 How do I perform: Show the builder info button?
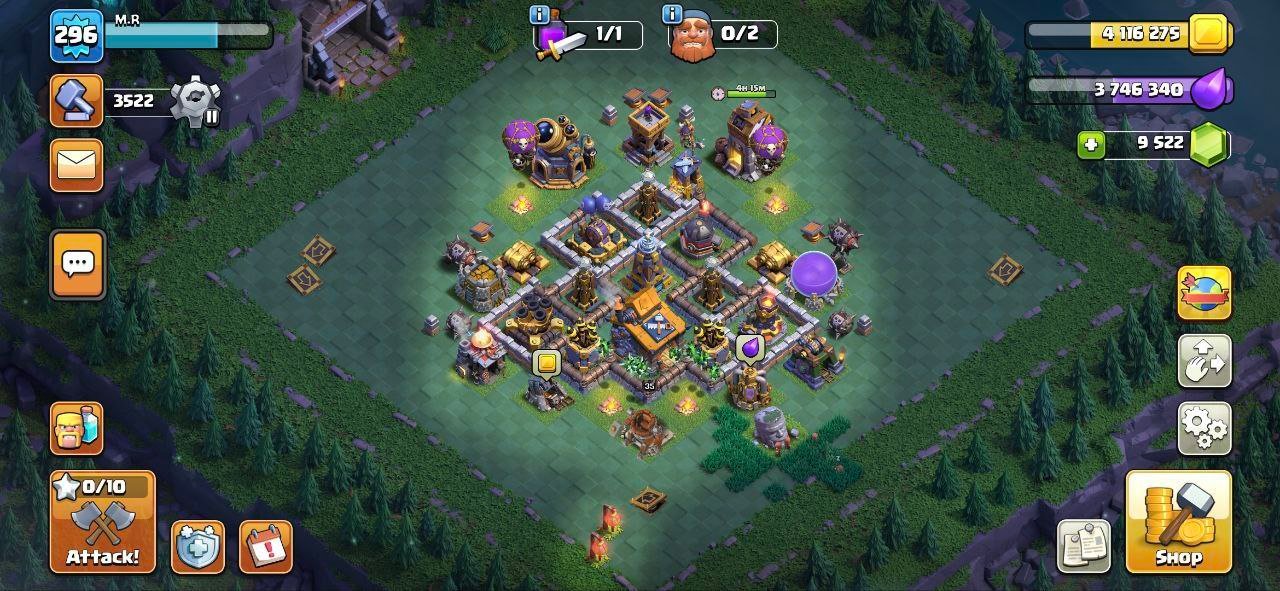(x=673, y=15)
